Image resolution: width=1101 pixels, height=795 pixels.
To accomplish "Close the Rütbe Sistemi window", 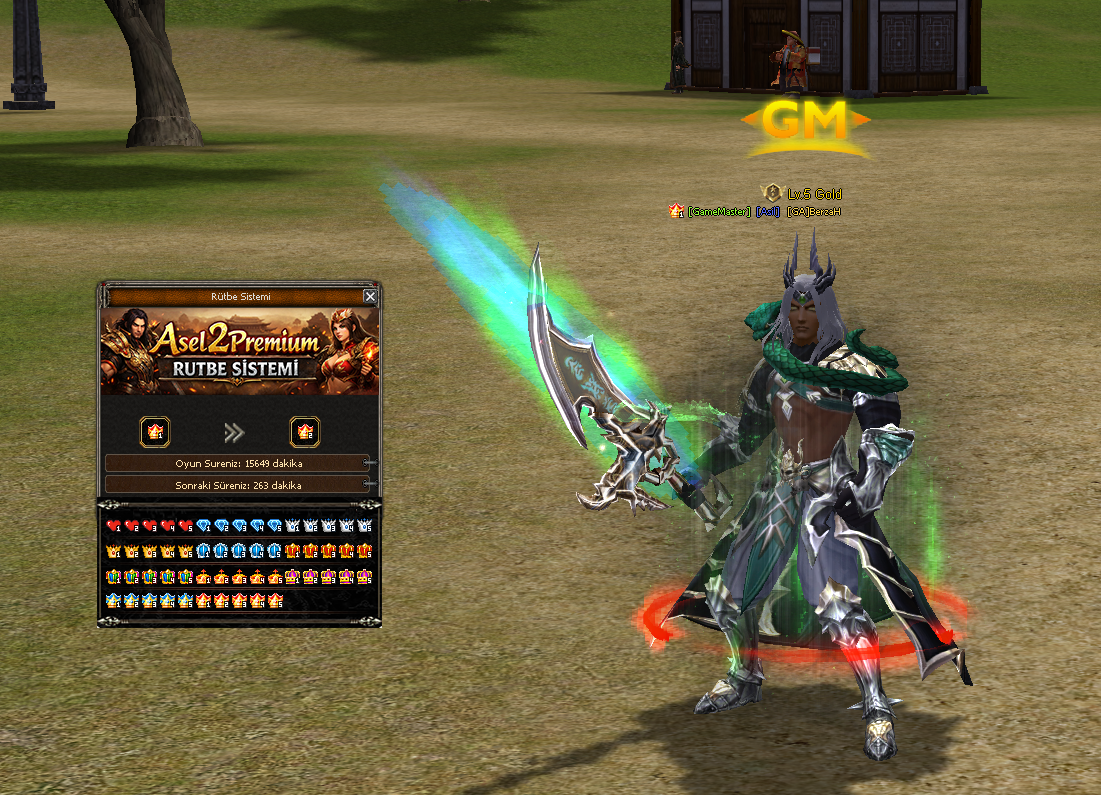I will point(370,296).
